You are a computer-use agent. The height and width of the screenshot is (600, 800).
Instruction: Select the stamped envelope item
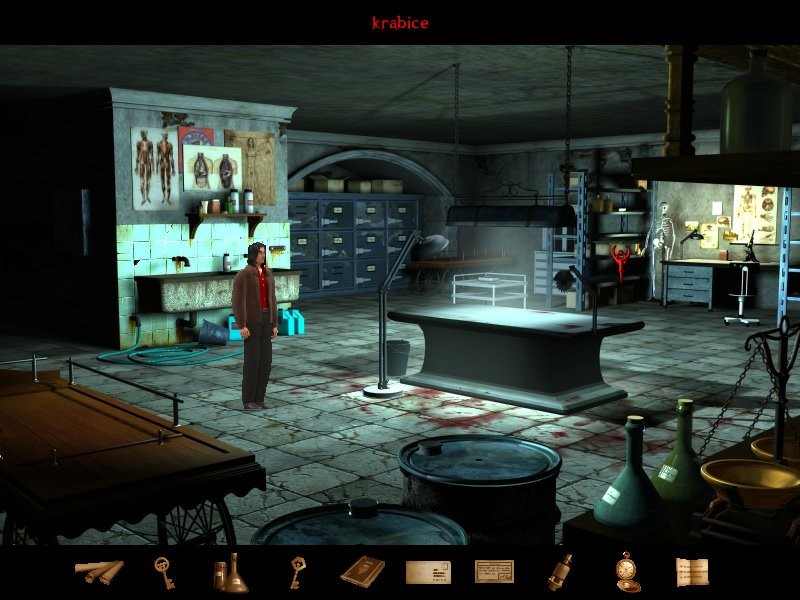(x=428, y=572)
